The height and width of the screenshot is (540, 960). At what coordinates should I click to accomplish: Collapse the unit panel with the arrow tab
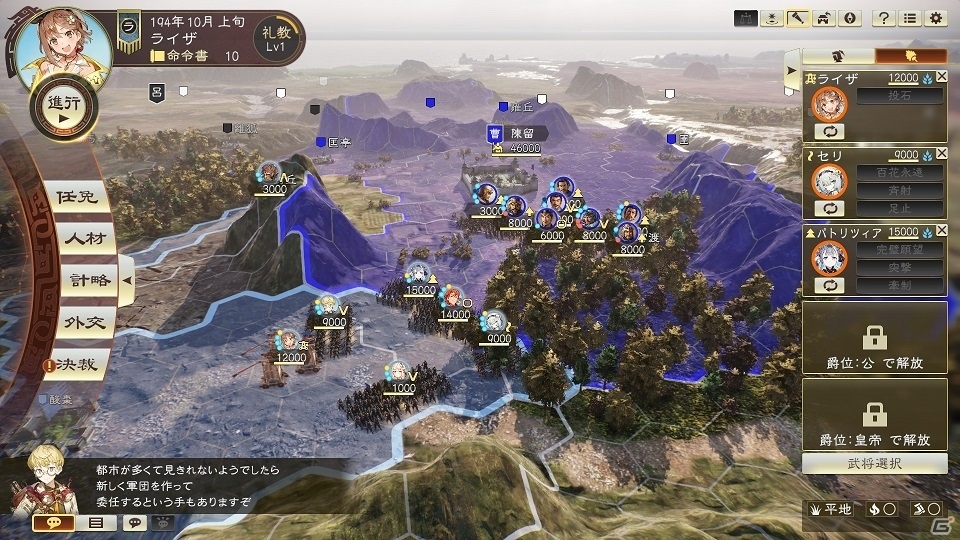click(x=792, y=70)
